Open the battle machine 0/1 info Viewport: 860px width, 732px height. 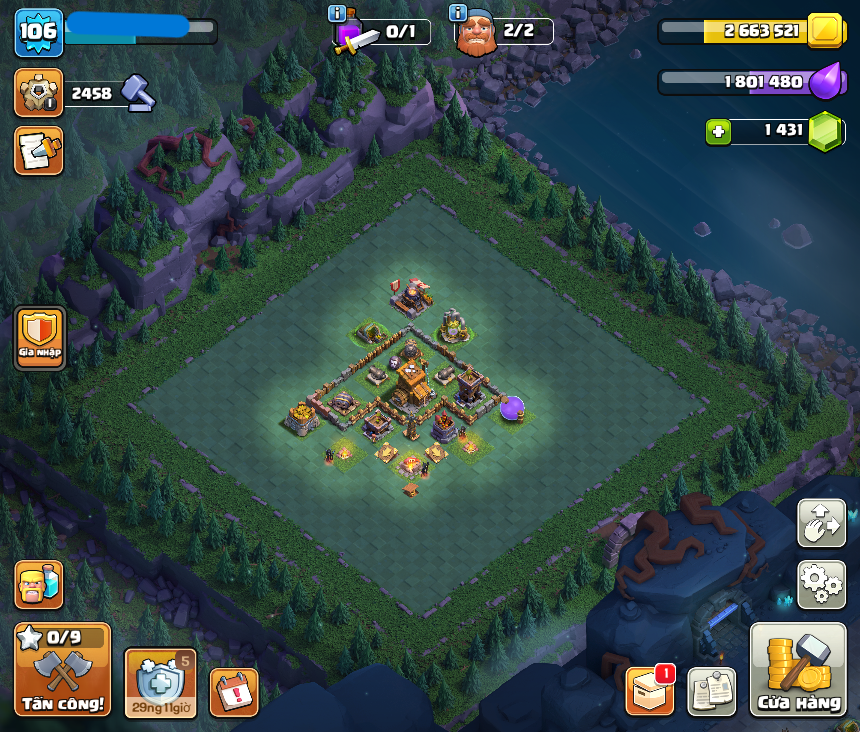[384, 33]
